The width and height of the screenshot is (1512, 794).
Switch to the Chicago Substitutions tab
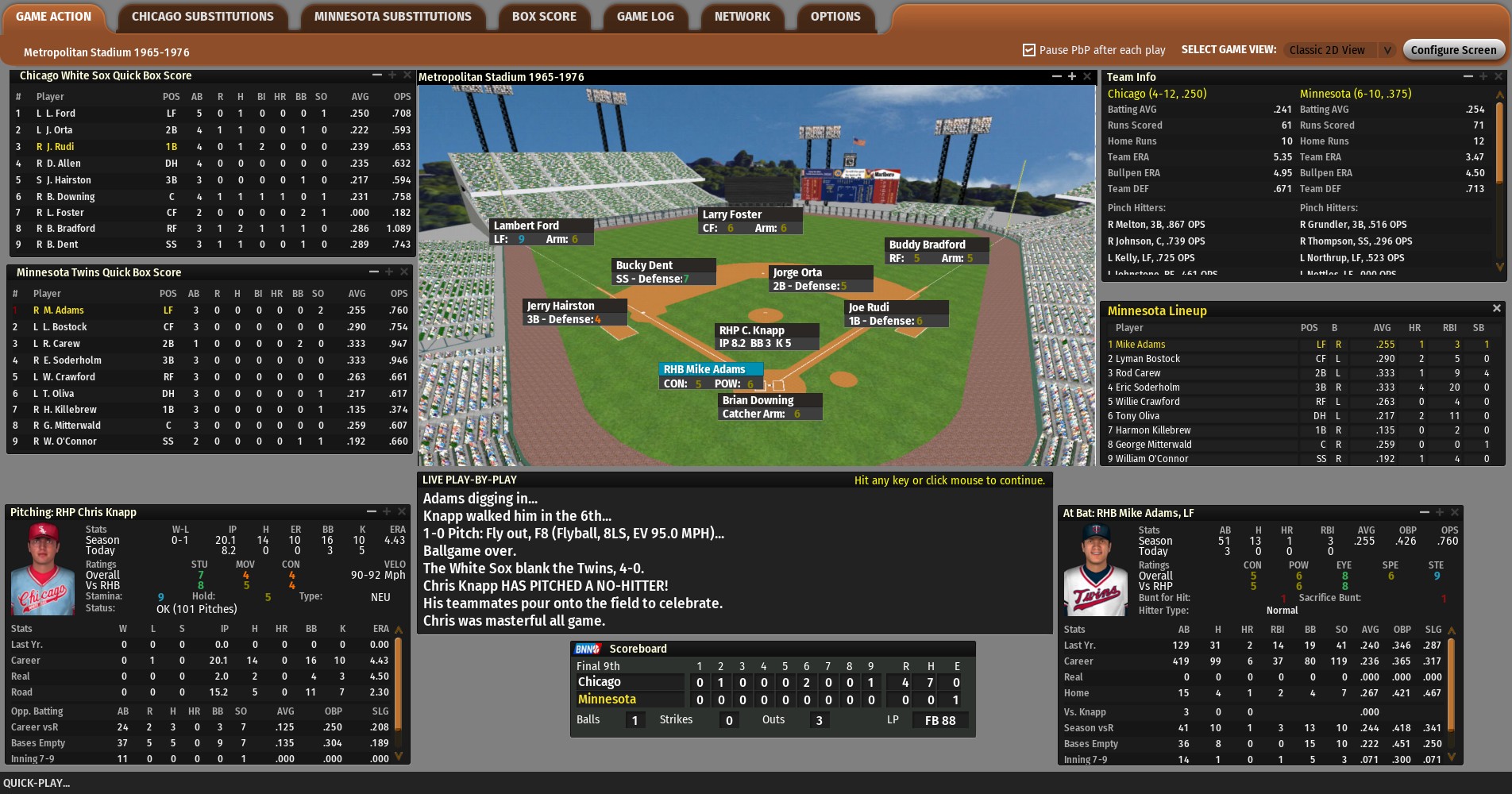tap(202, 17)
